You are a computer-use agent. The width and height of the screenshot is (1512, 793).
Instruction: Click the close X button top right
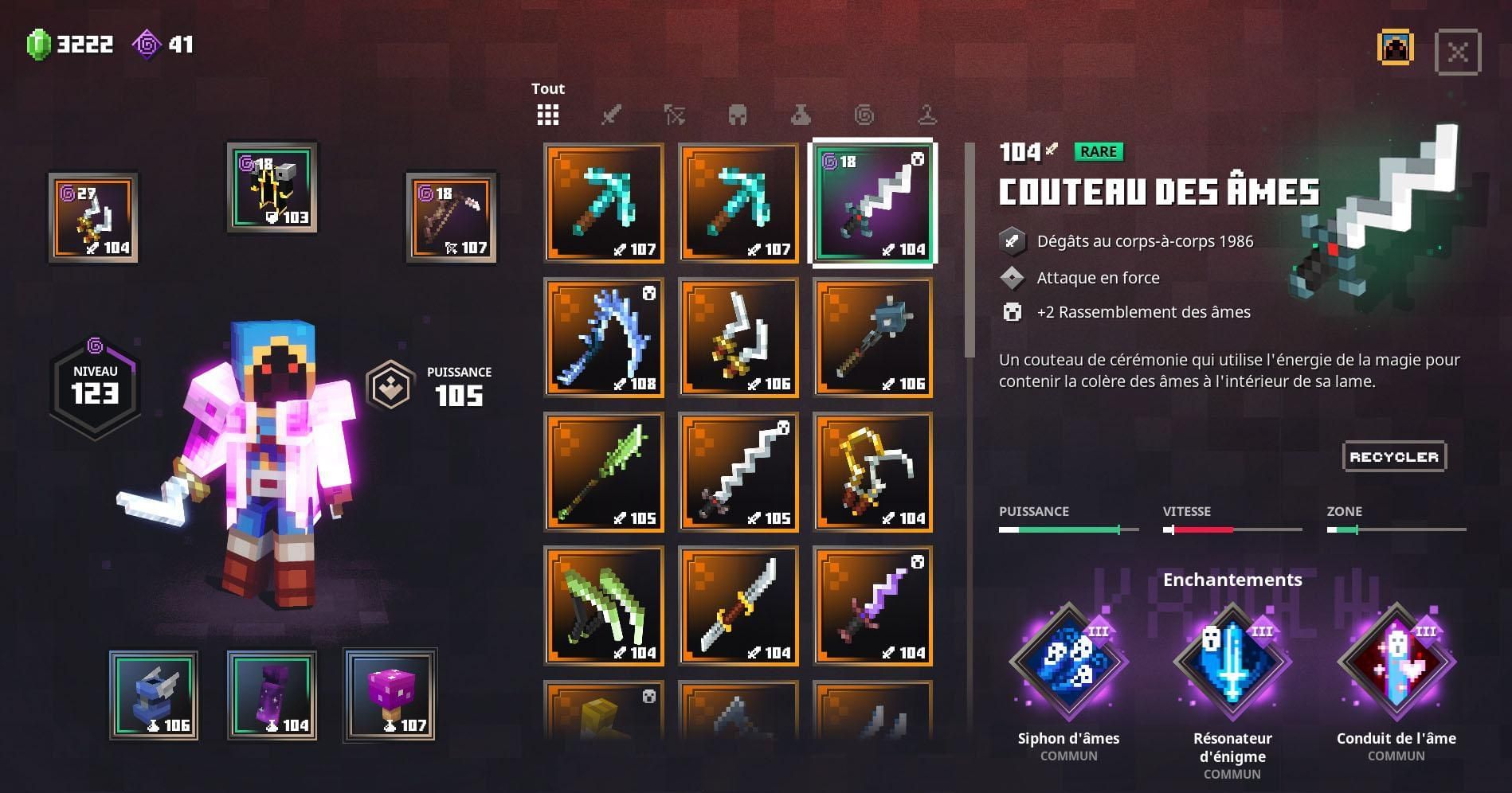point(1459,51)
